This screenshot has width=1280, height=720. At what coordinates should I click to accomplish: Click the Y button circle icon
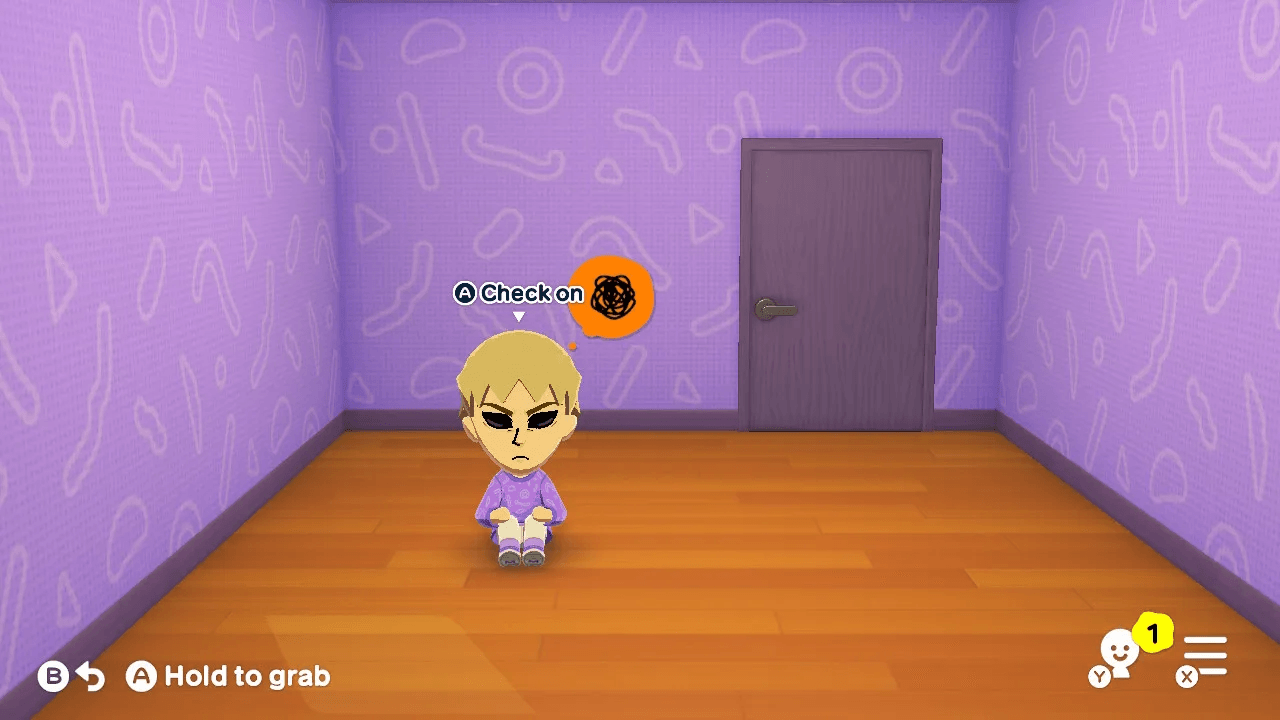1099,676
